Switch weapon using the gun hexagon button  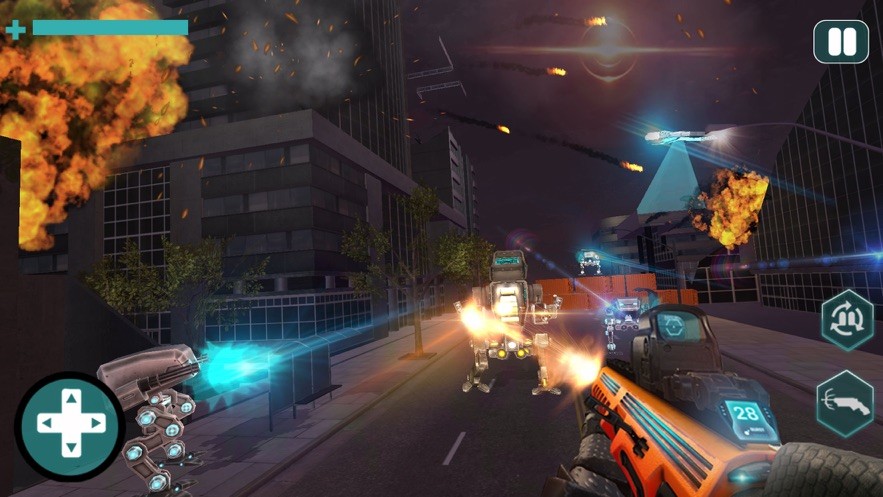[x=845, y=404]
